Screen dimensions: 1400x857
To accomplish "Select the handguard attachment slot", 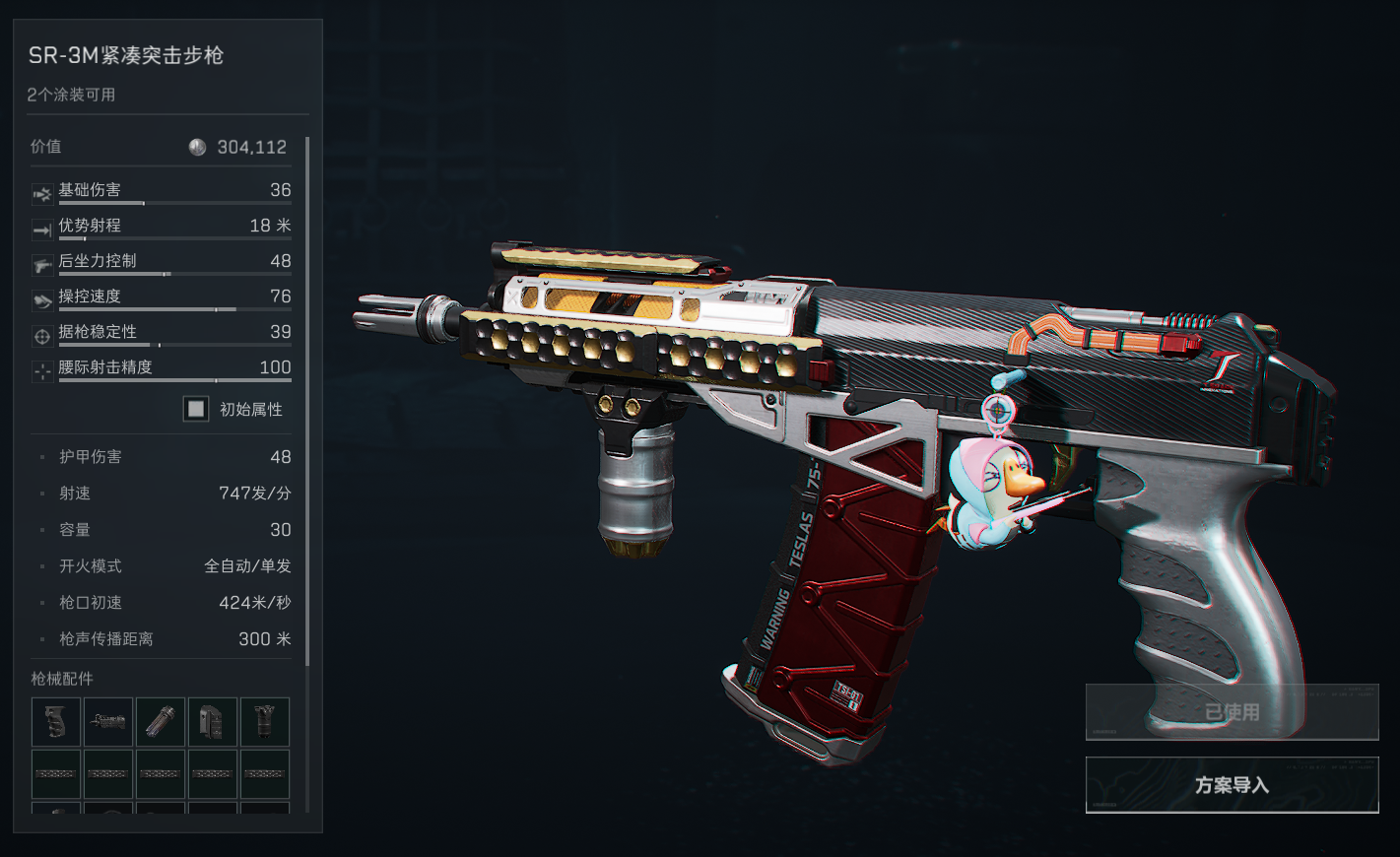I will pos(108,722).
